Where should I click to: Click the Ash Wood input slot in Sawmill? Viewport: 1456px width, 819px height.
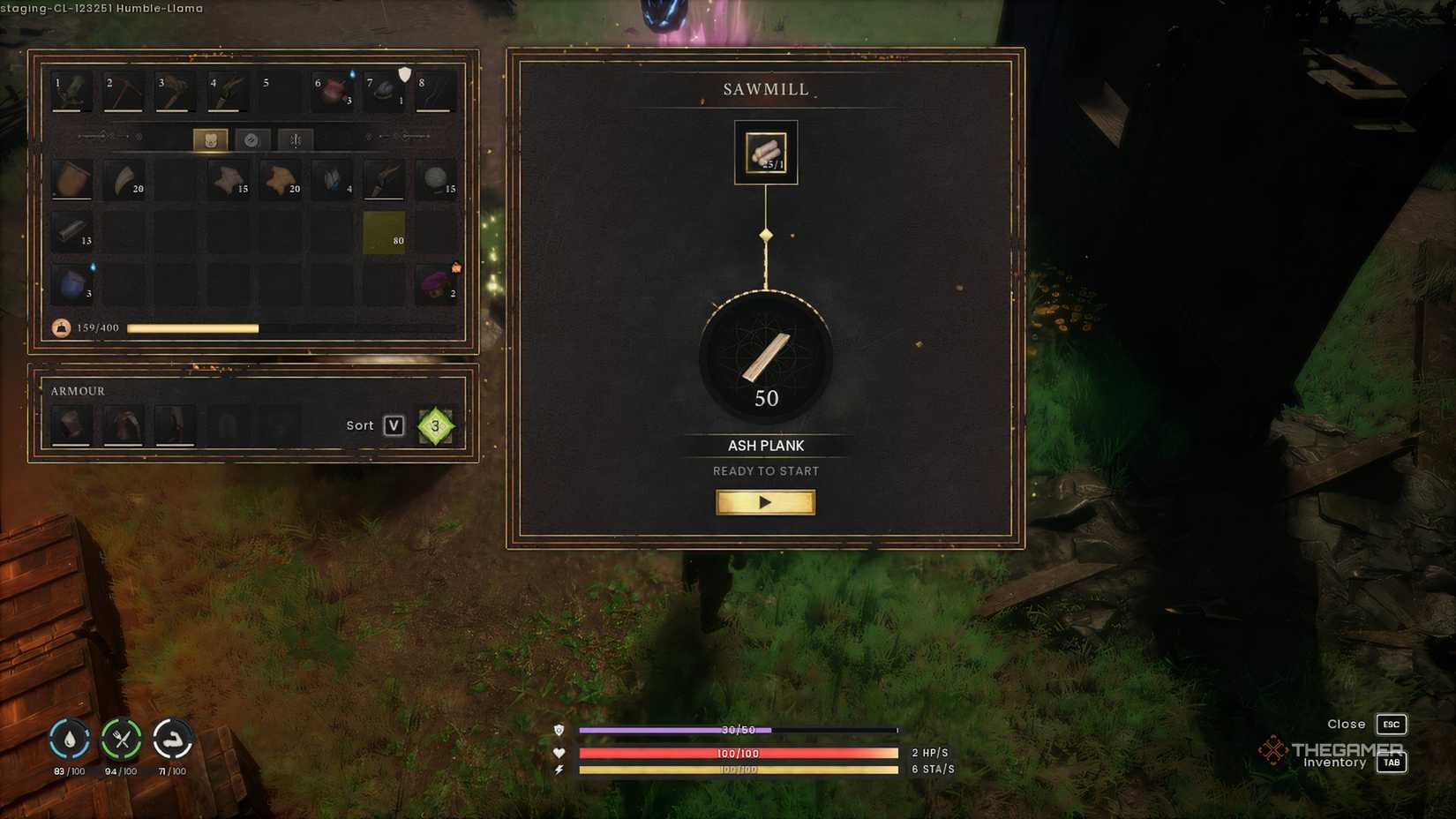pyautogui.click(x=765, y=151)
